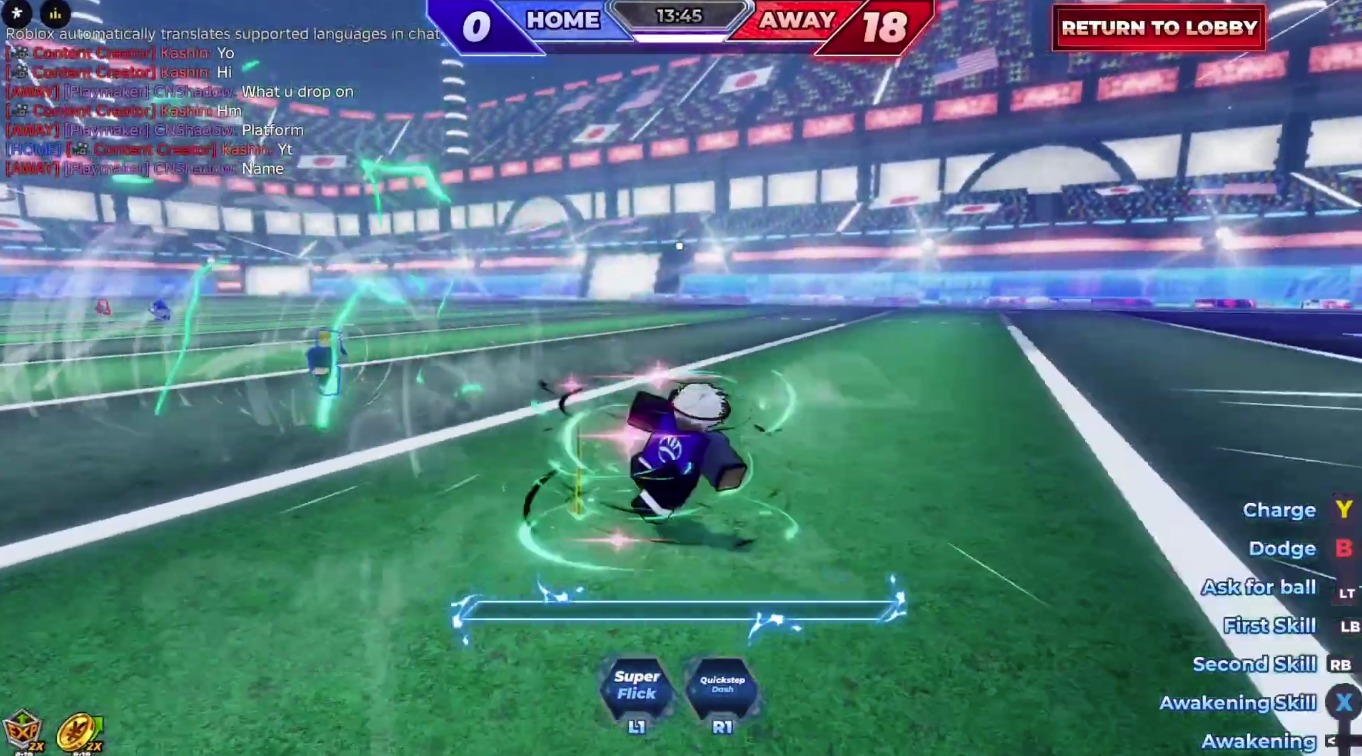Click the RETURN TO LOBBY button
The image size is (1362, 756).
pos(1158,27)
